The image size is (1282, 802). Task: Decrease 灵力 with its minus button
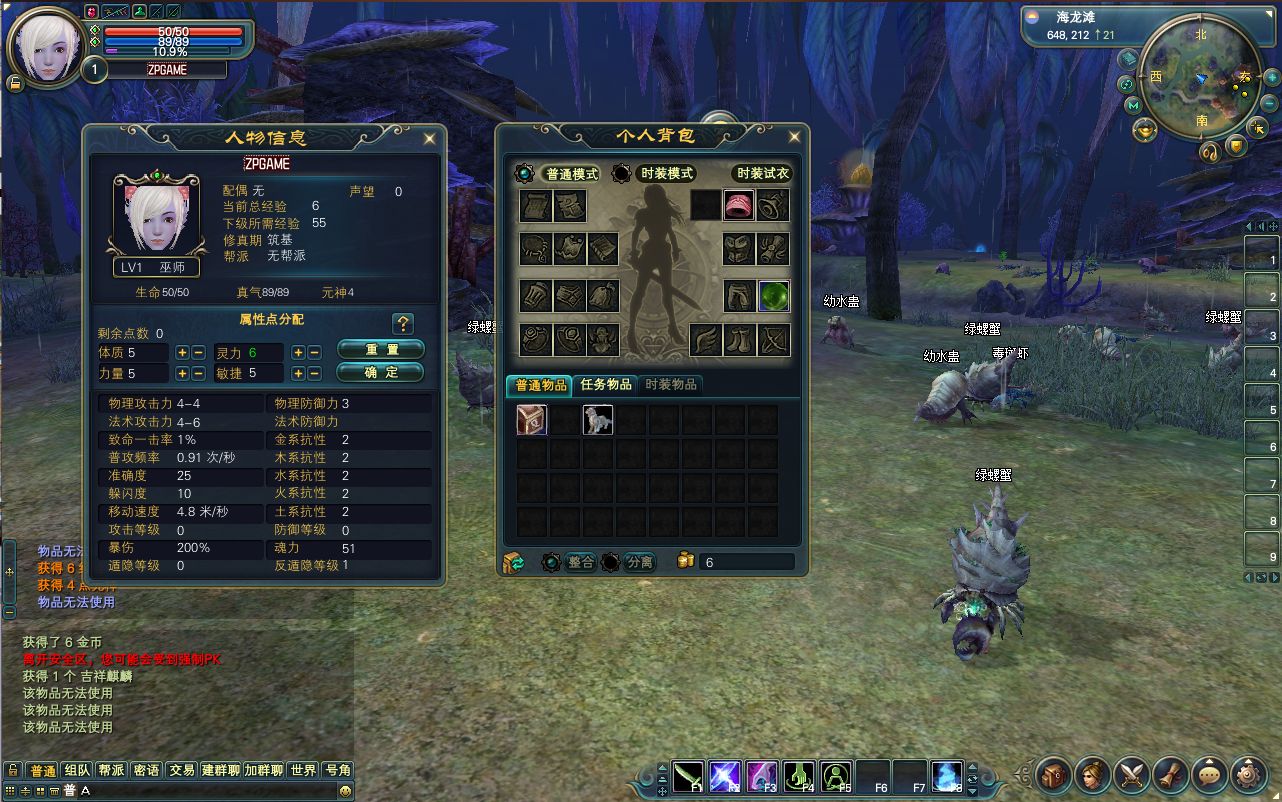pos(314,352)
